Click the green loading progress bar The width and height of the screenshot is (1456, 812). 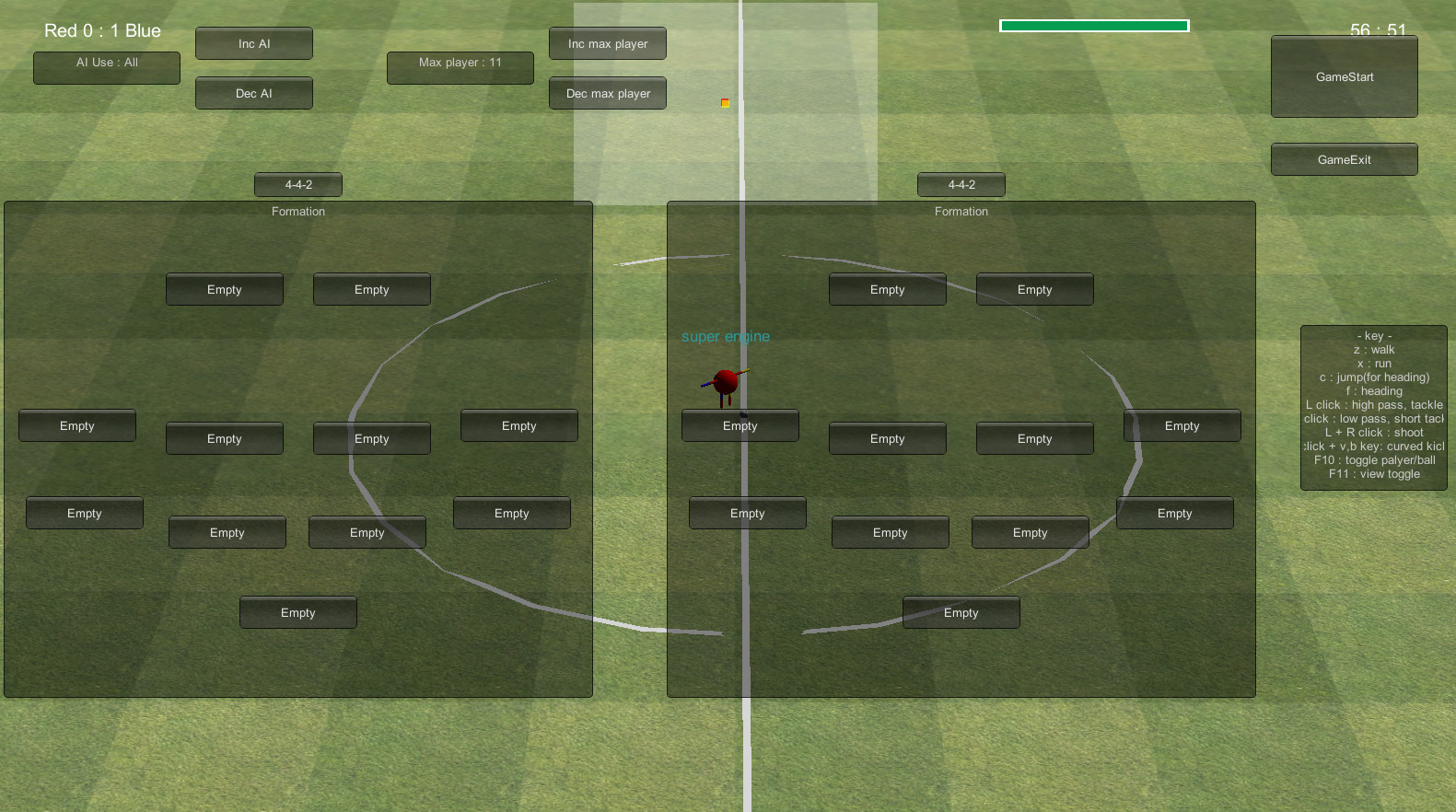pos(1093,25)
